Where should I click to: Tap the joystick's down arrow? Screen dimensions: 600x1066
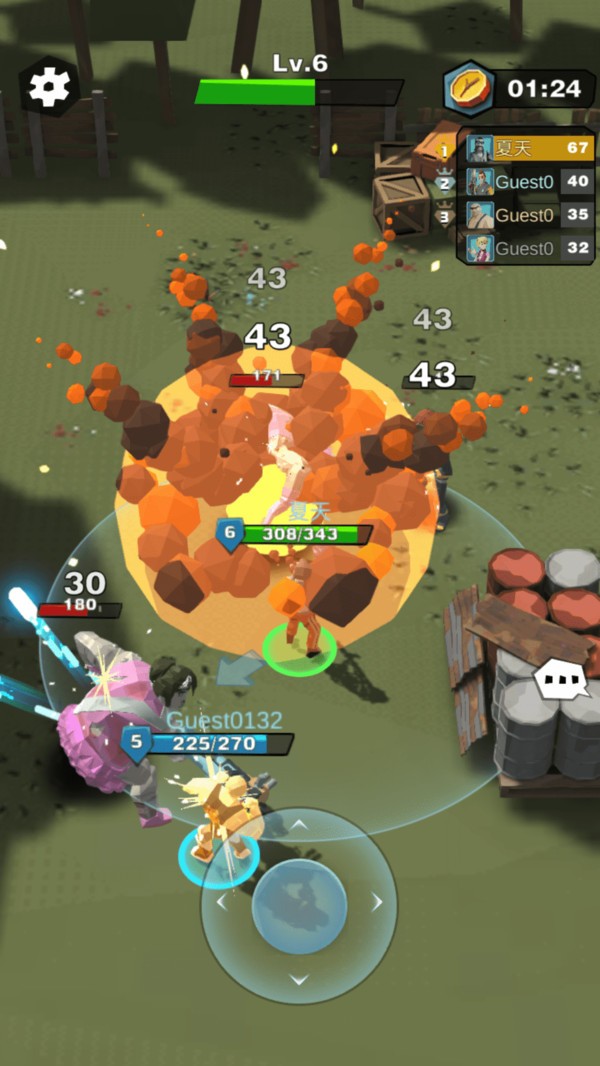tap(299, 980)
